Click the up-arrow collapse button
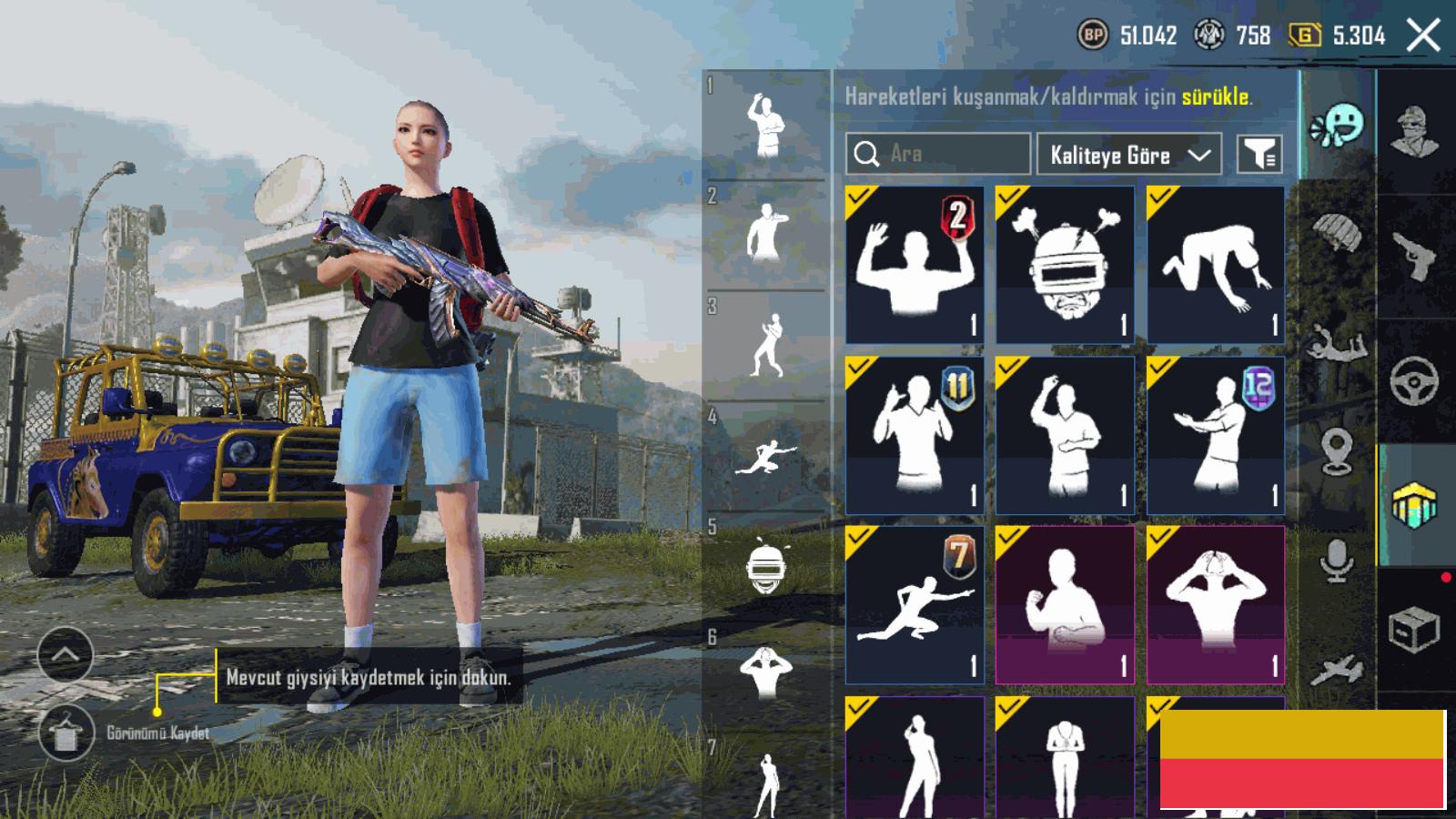 [66, 654]
